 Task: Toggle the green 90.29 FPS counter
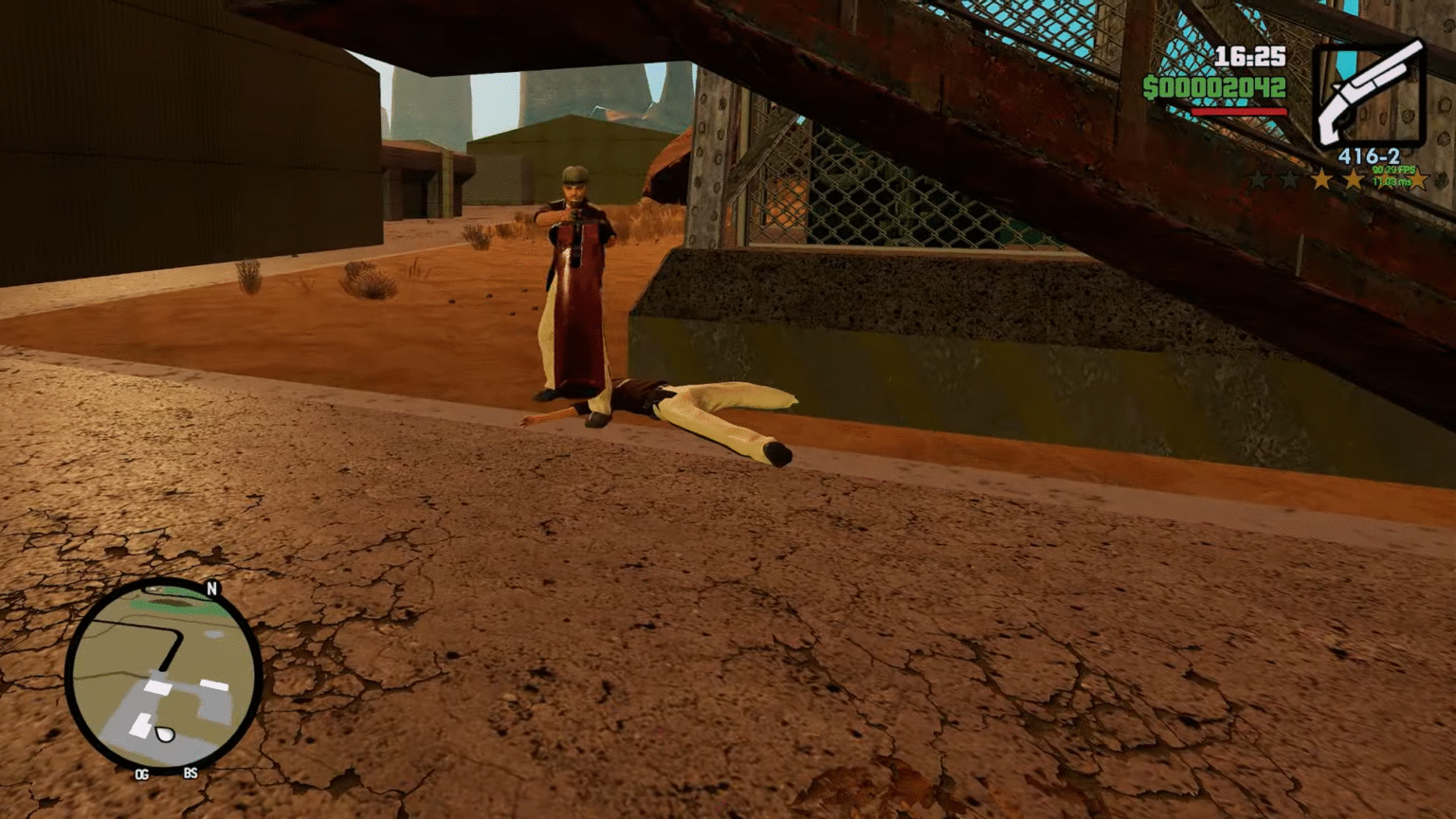coord(1392,170)
